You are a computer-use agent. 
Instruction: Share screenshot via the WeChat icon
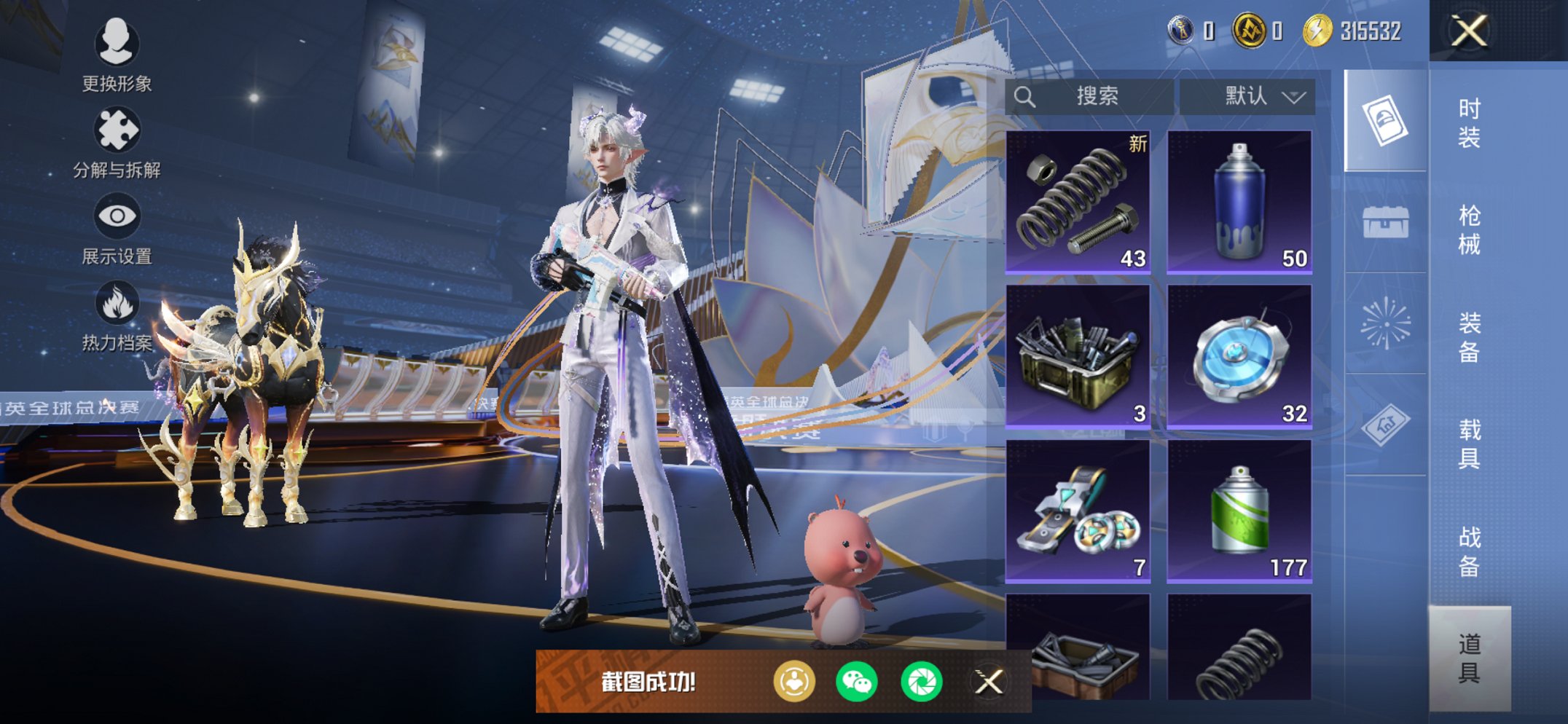coord(857,682)
